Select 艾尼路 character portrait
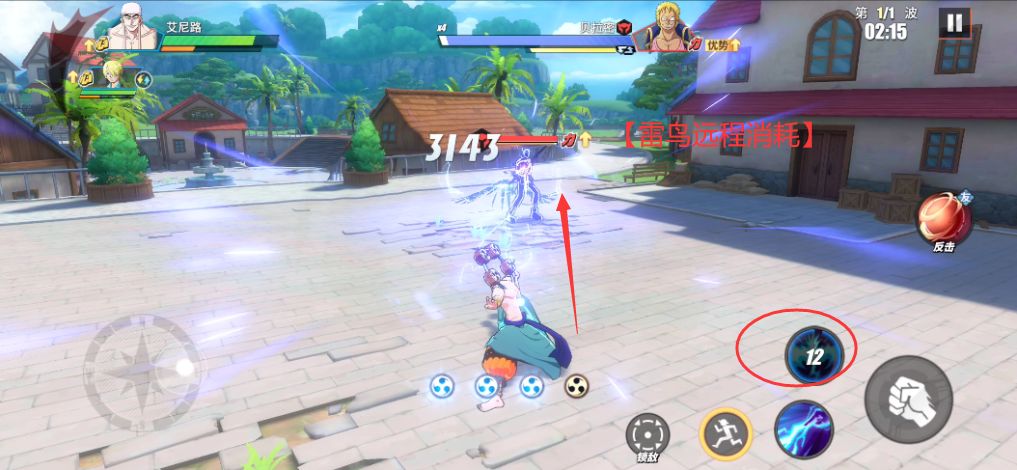Screen dimensions: 1017x470 coord(134,27)
